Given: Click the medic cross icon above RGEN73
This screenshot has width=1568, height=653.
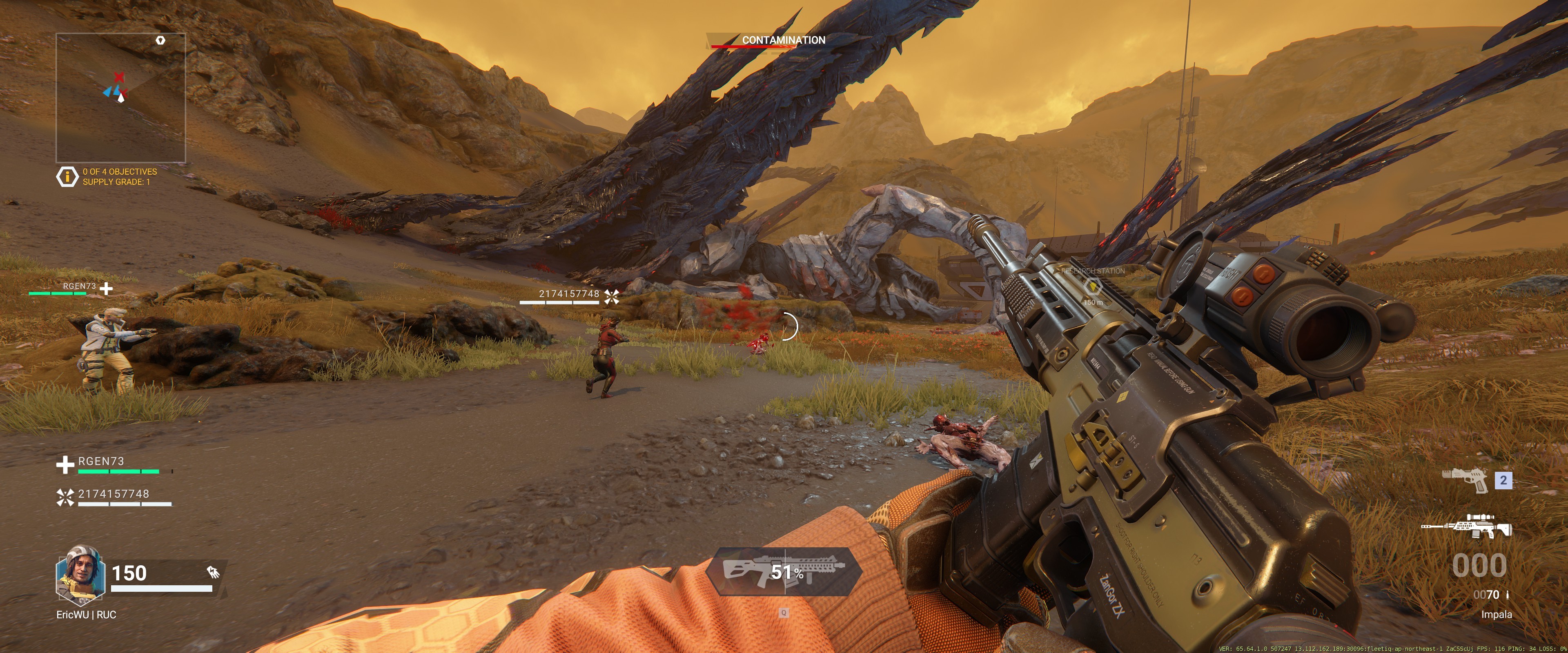Looking at the screenshot, I should coord(107,289).
